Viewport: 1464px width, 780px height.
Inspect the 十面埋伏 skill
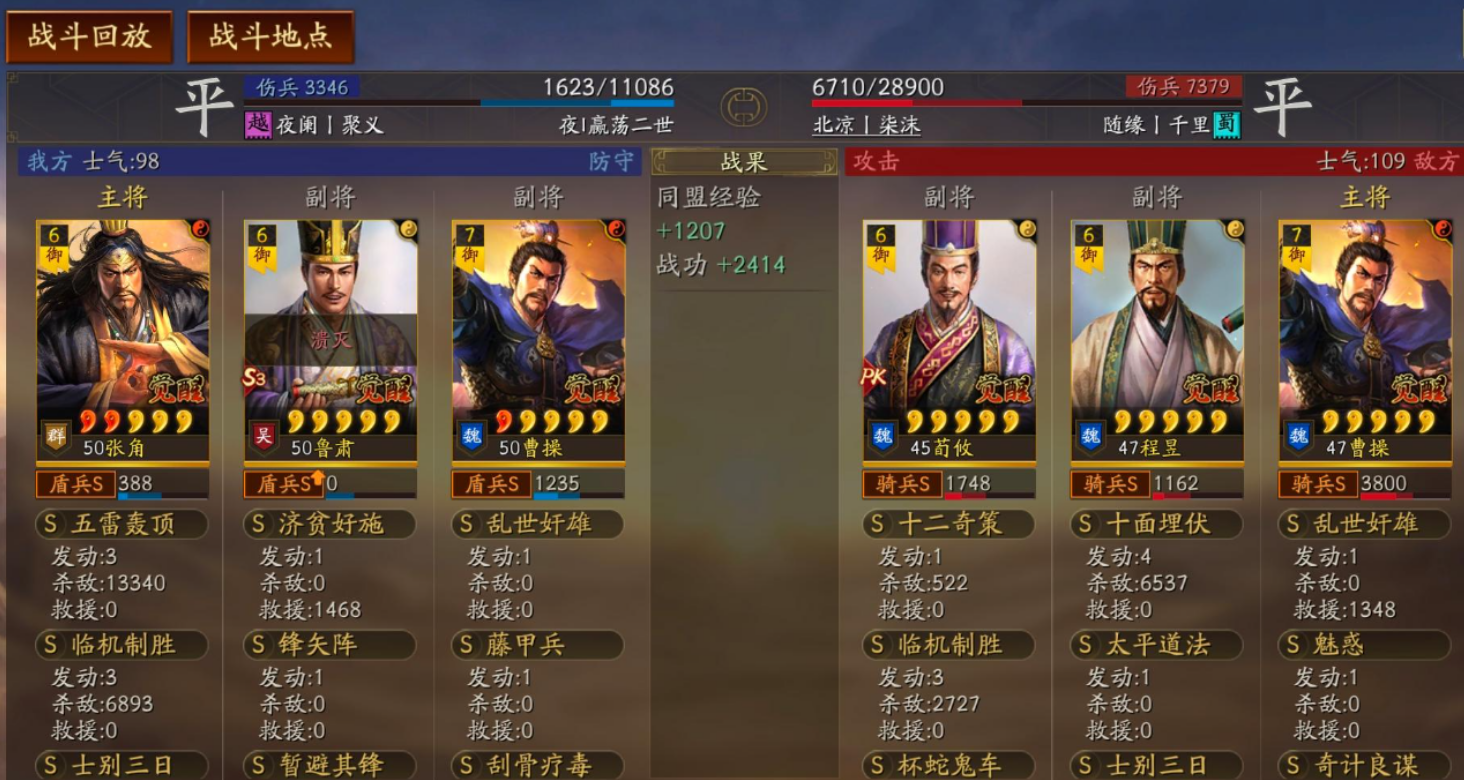[1156, 524]
